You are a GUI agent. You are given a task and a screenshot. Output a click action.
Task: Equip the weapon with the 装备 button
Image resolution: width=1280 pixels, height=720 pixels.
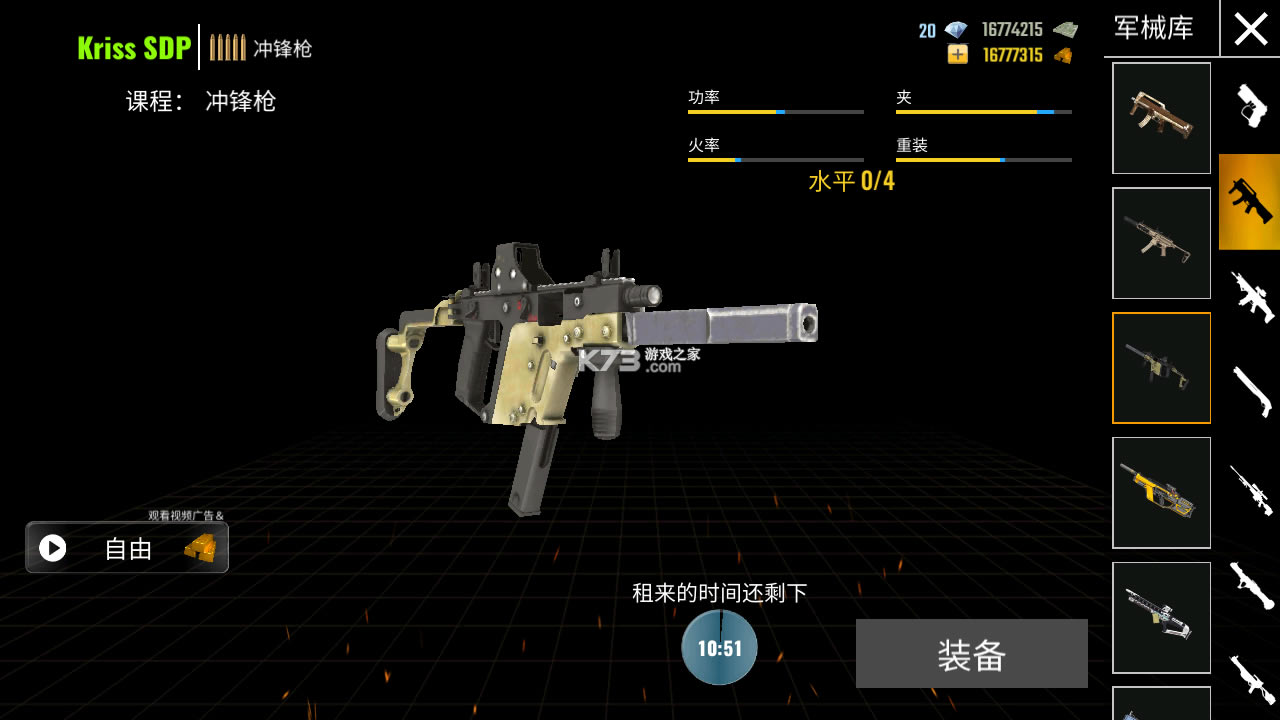pyautogui.click(x=971, y=654)
